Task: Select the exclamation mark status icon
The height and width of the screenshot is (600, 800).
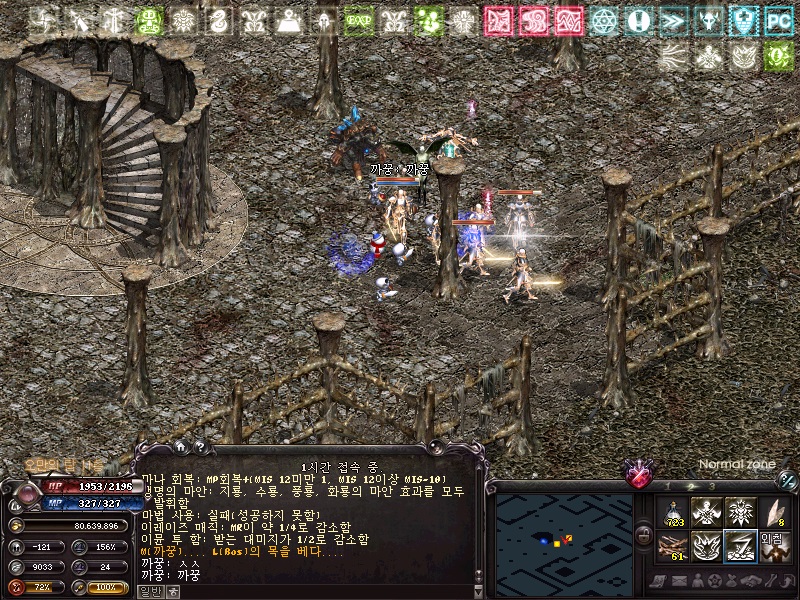Action: coord(638,20)
